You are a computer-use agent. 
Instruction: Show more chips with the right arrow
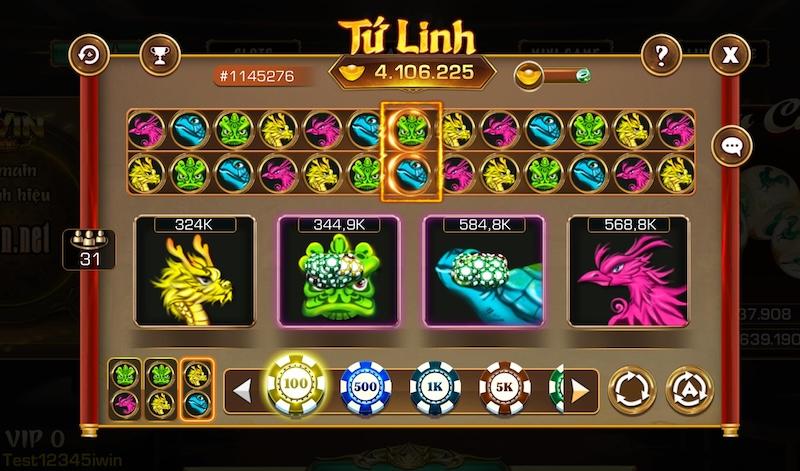coord(581,387)
